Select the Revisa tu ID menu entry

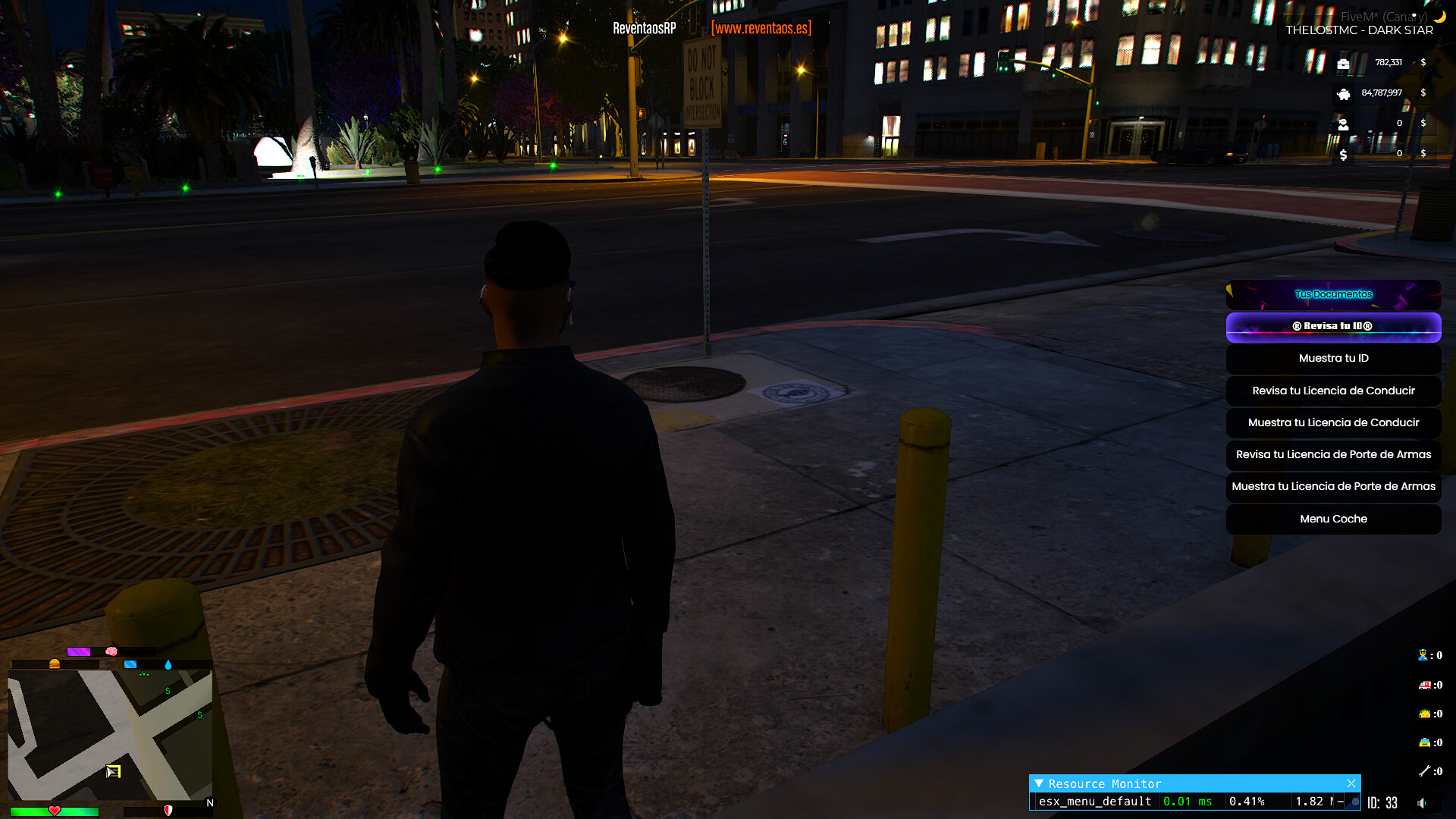click(x=1333, y=327)
